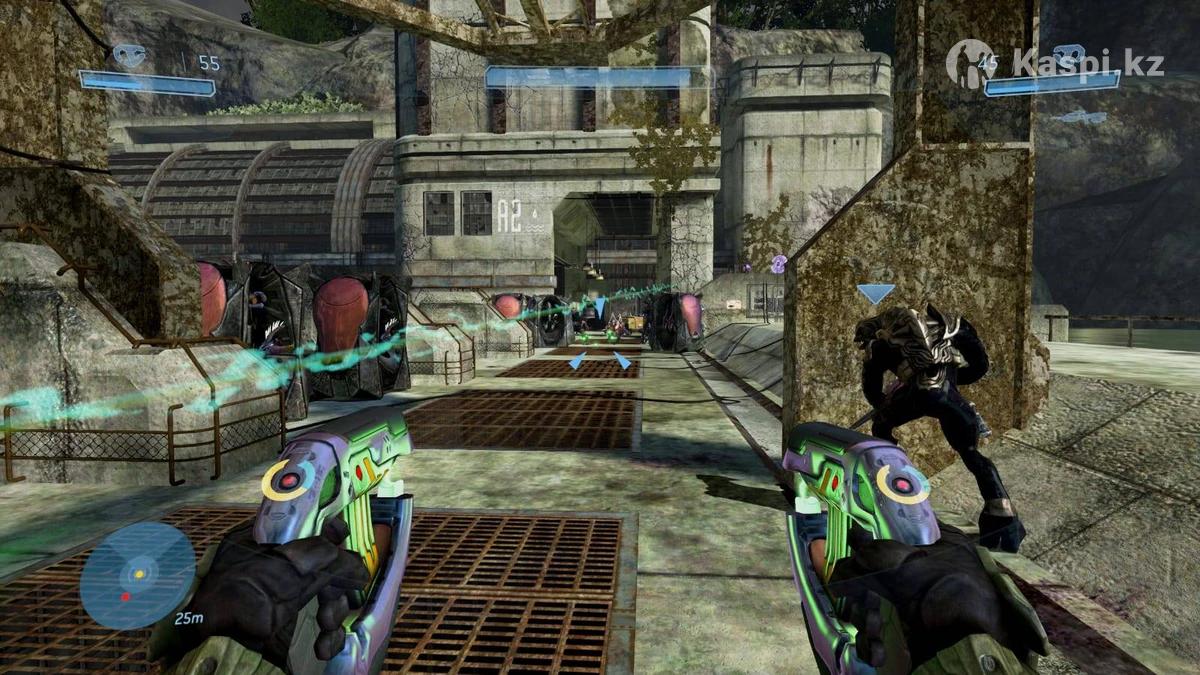Select the left-hand plasma rifle icon

(x=129, y=55)
